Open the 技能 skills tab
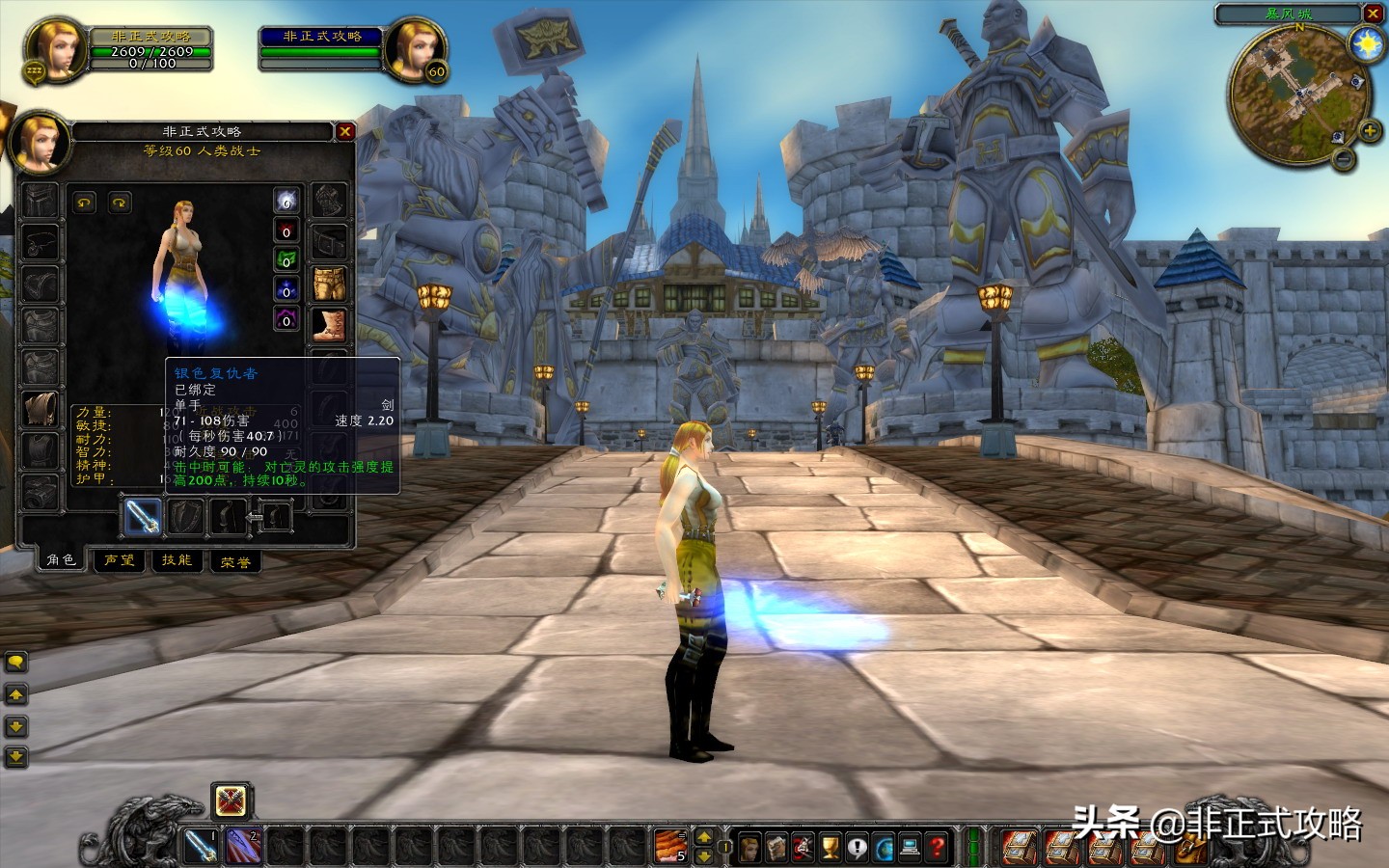Screen dimensions: 1389x868 coord(177,560)
